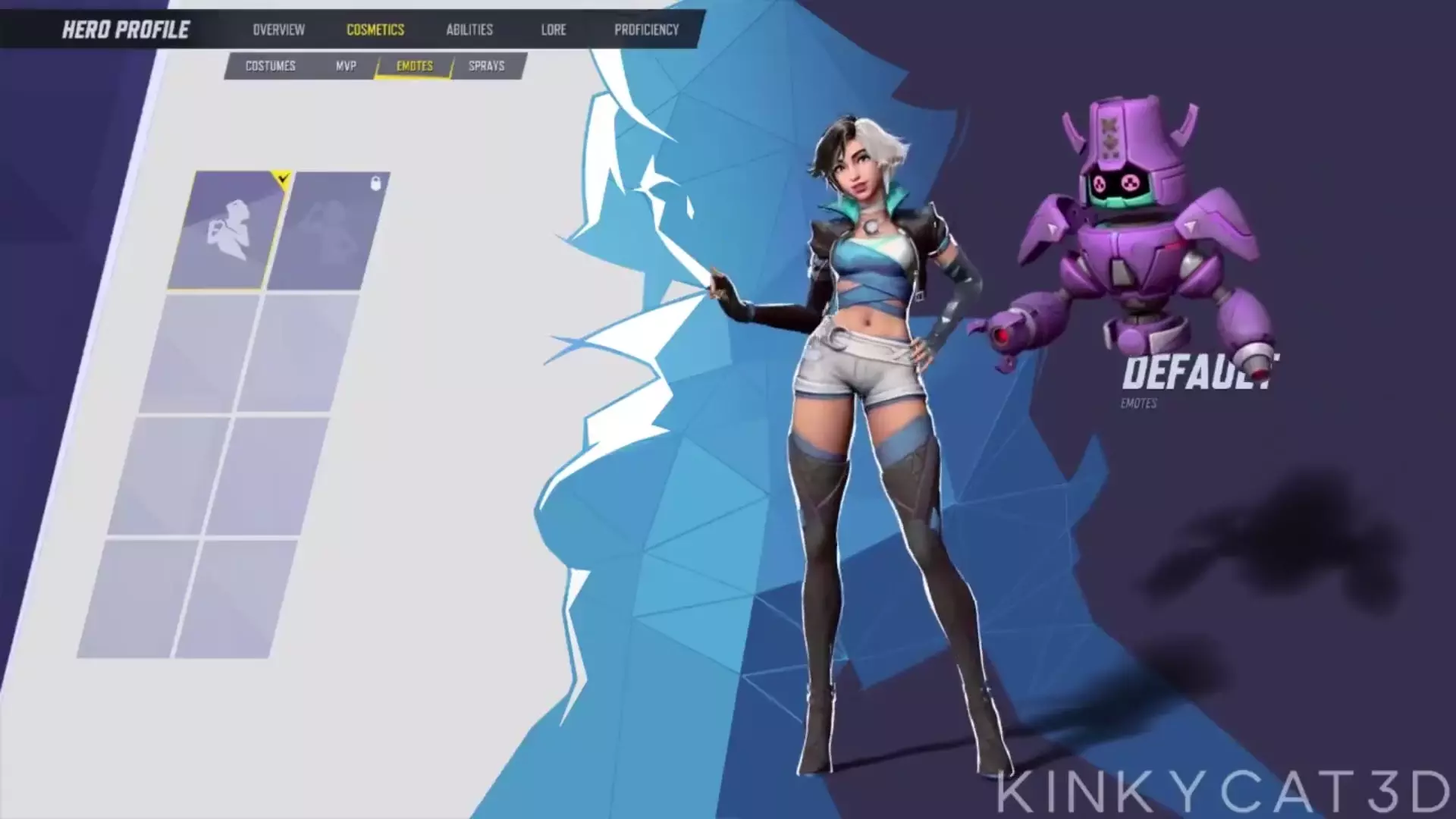
Task: Choose the equipped default emote tile
Action: coord(227,230)
